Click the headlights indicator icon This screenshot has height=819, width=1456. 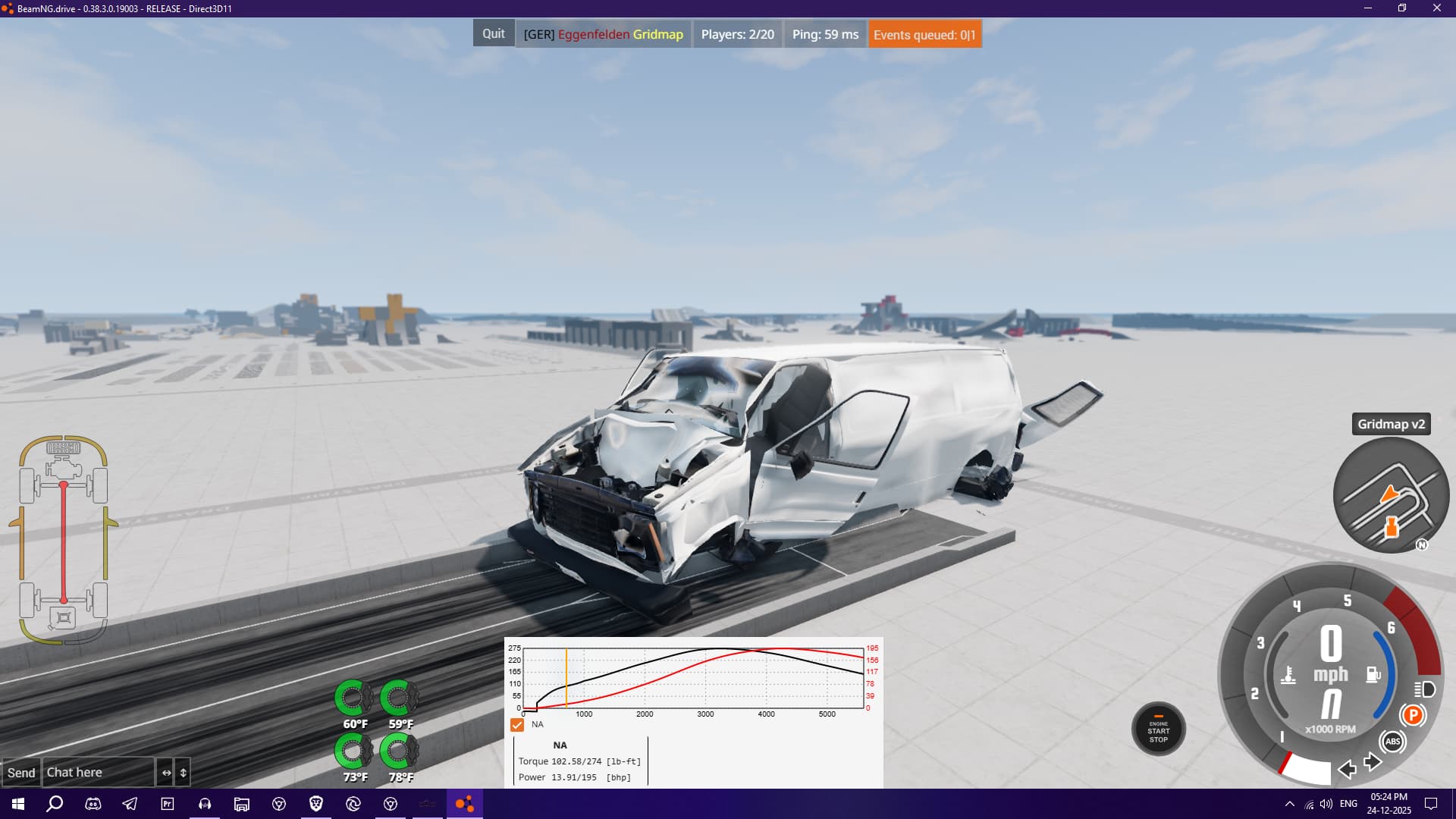[x=1425, y=689]
